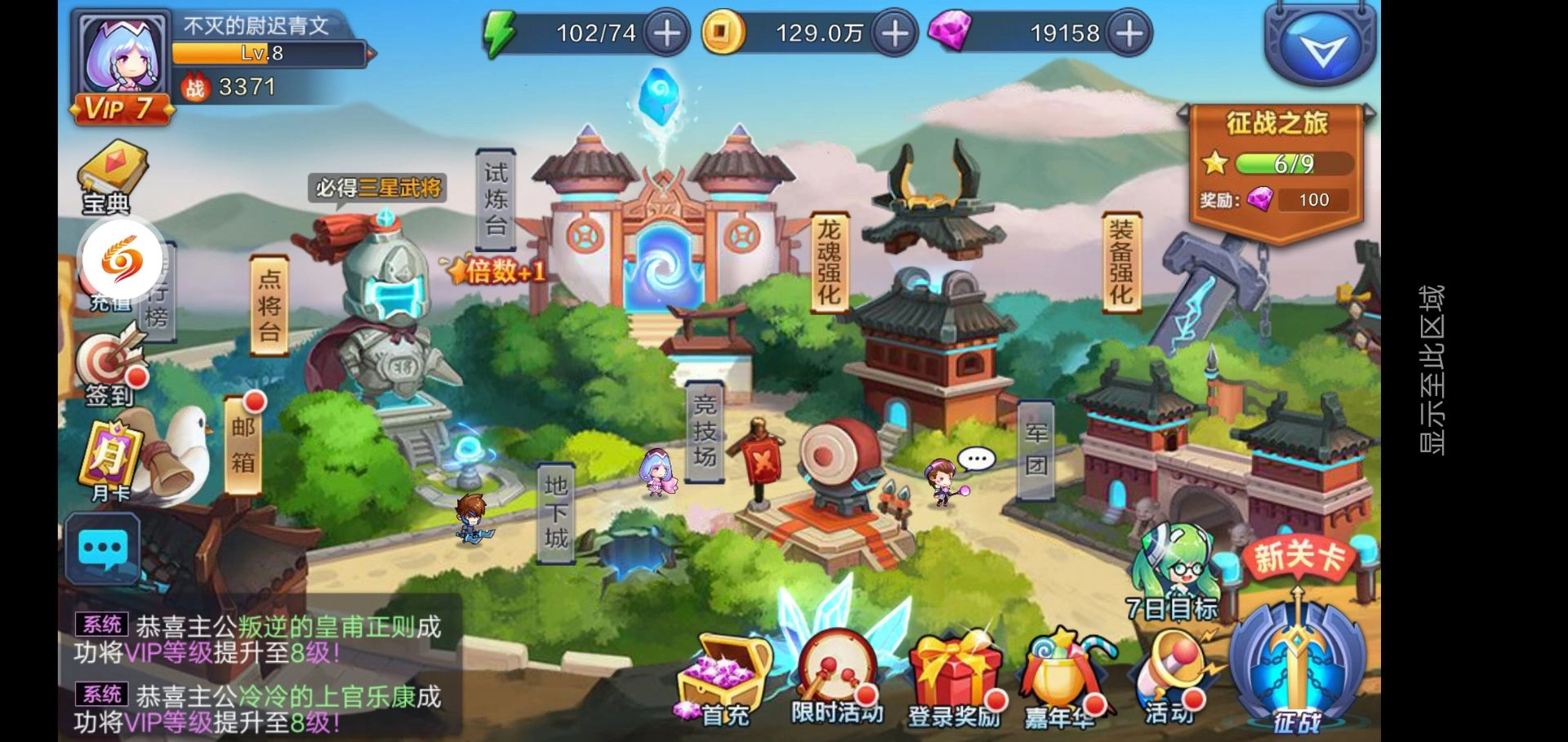Viewport: 1568px width, 742px height.
Task: Check the 征战之旅 6/9 progress bar
Action: pyautogui.click(x=1294, y=163)
